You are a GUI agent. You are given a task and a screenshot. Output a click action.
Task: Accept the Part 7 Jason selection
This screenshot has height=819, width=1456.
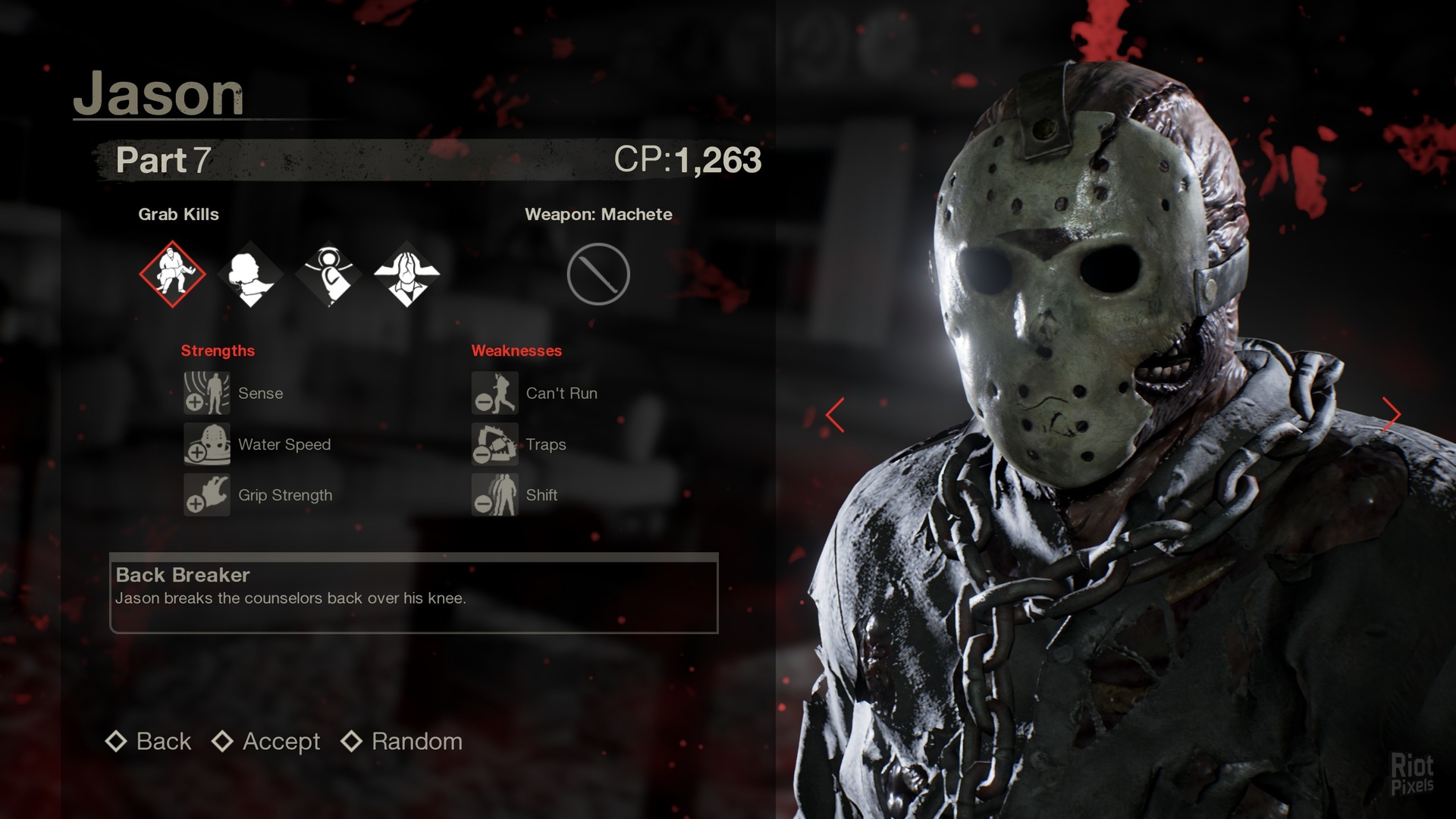pyautogui.click(x=267, y=741)
